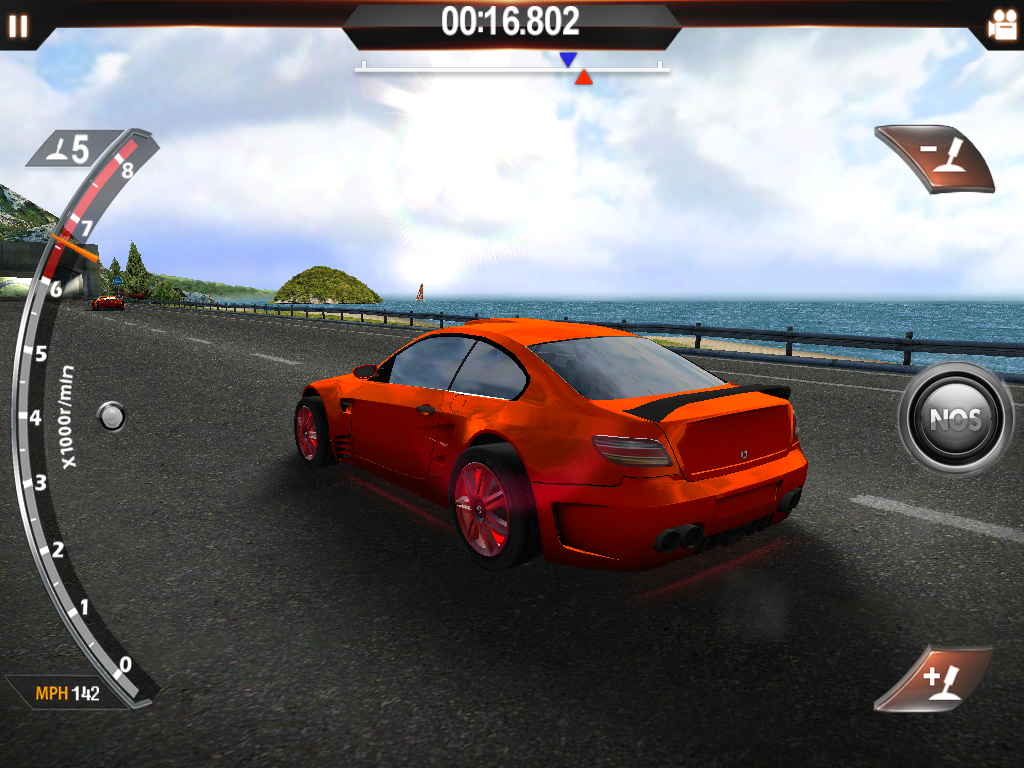Shift up a gear
Screen dimensions: 1024x768
[935, 680]
